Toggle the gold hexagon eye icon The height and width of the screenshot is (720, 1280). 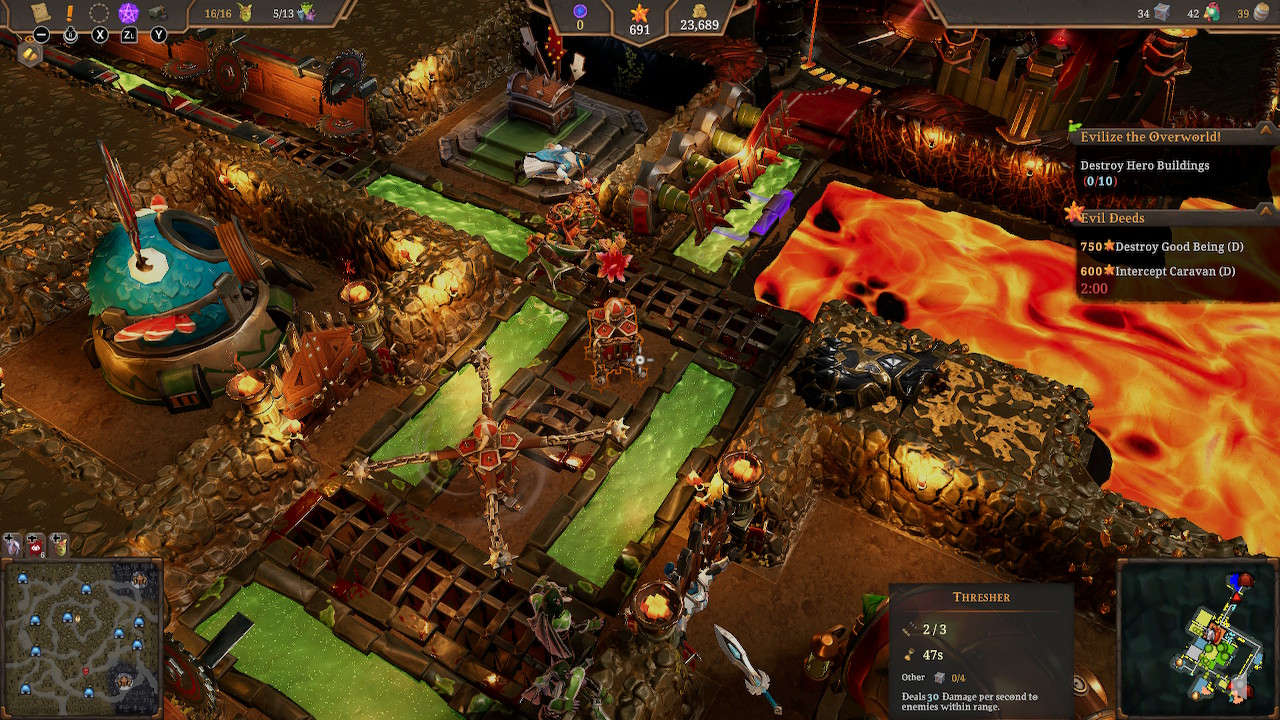(30, 54)
